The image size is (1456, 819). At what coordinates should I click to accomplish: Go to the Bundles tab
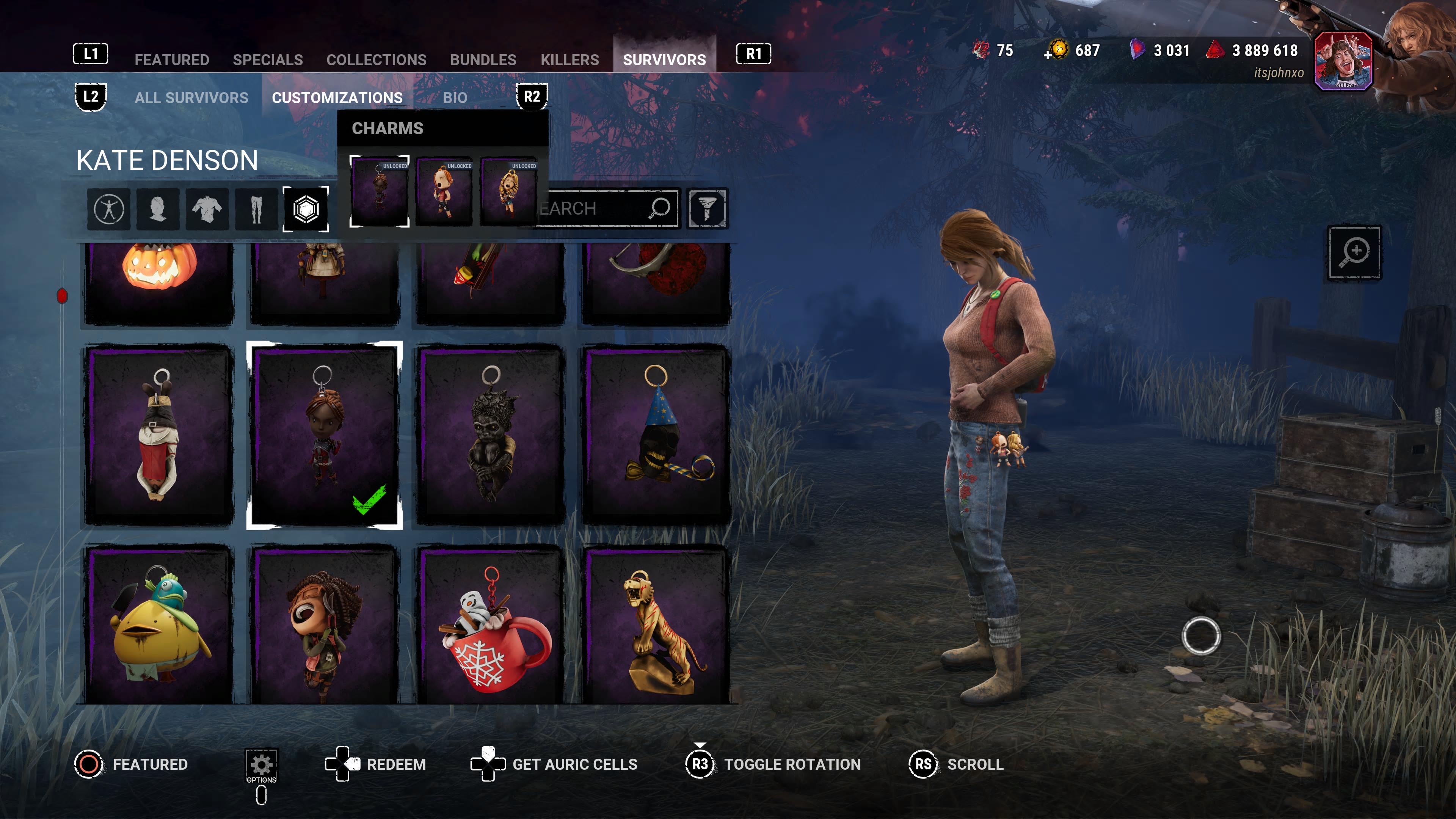coord(483,60)
